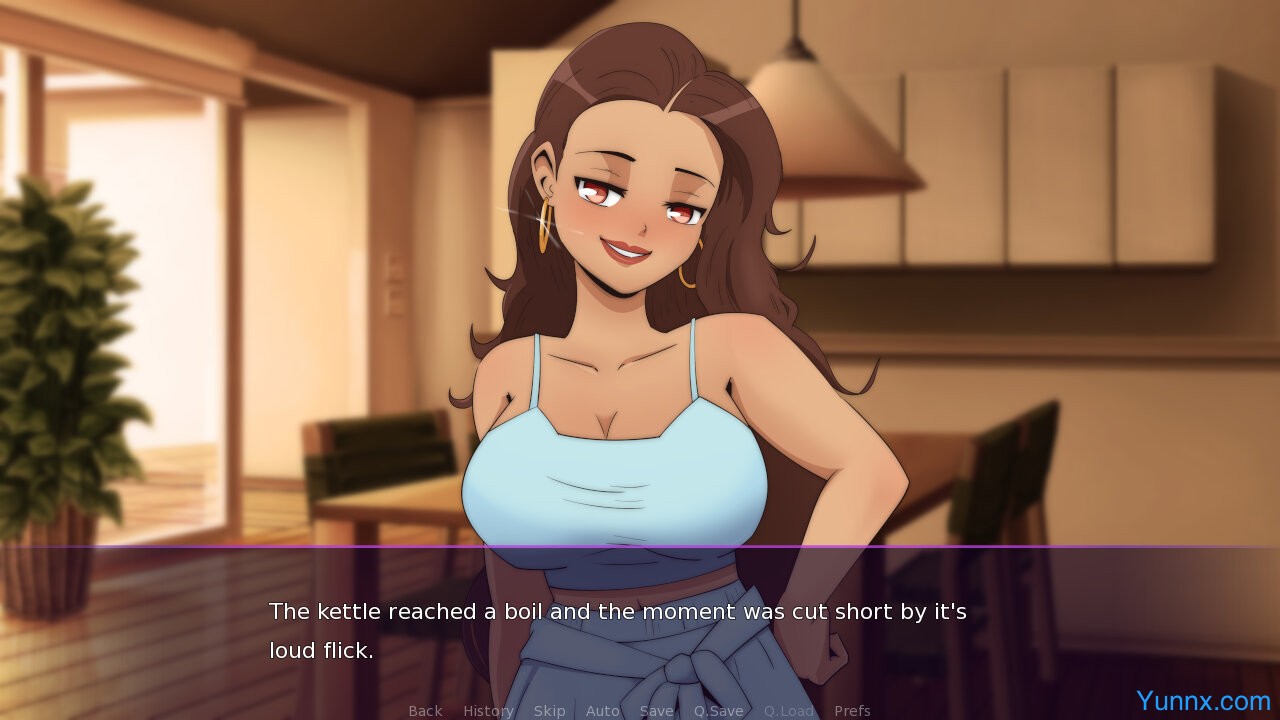Viewport: 1280px width, 720px height.
Task: Quick load with Q.Load
Action: click(789, 711)
